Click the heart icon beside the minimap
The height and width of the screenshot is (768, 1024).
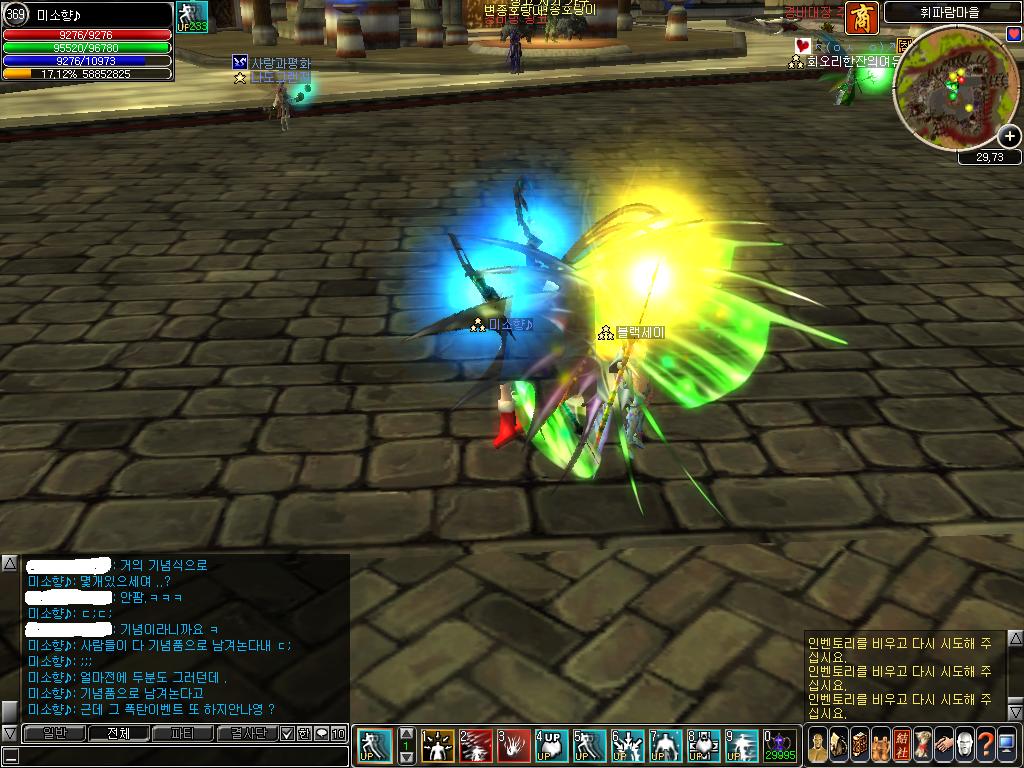1013,34
